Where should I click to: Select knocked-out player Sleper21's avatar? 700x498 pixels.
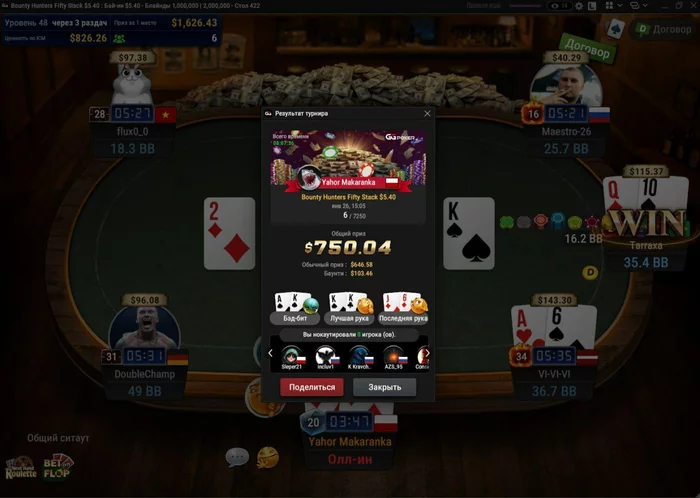pos(291,355)
